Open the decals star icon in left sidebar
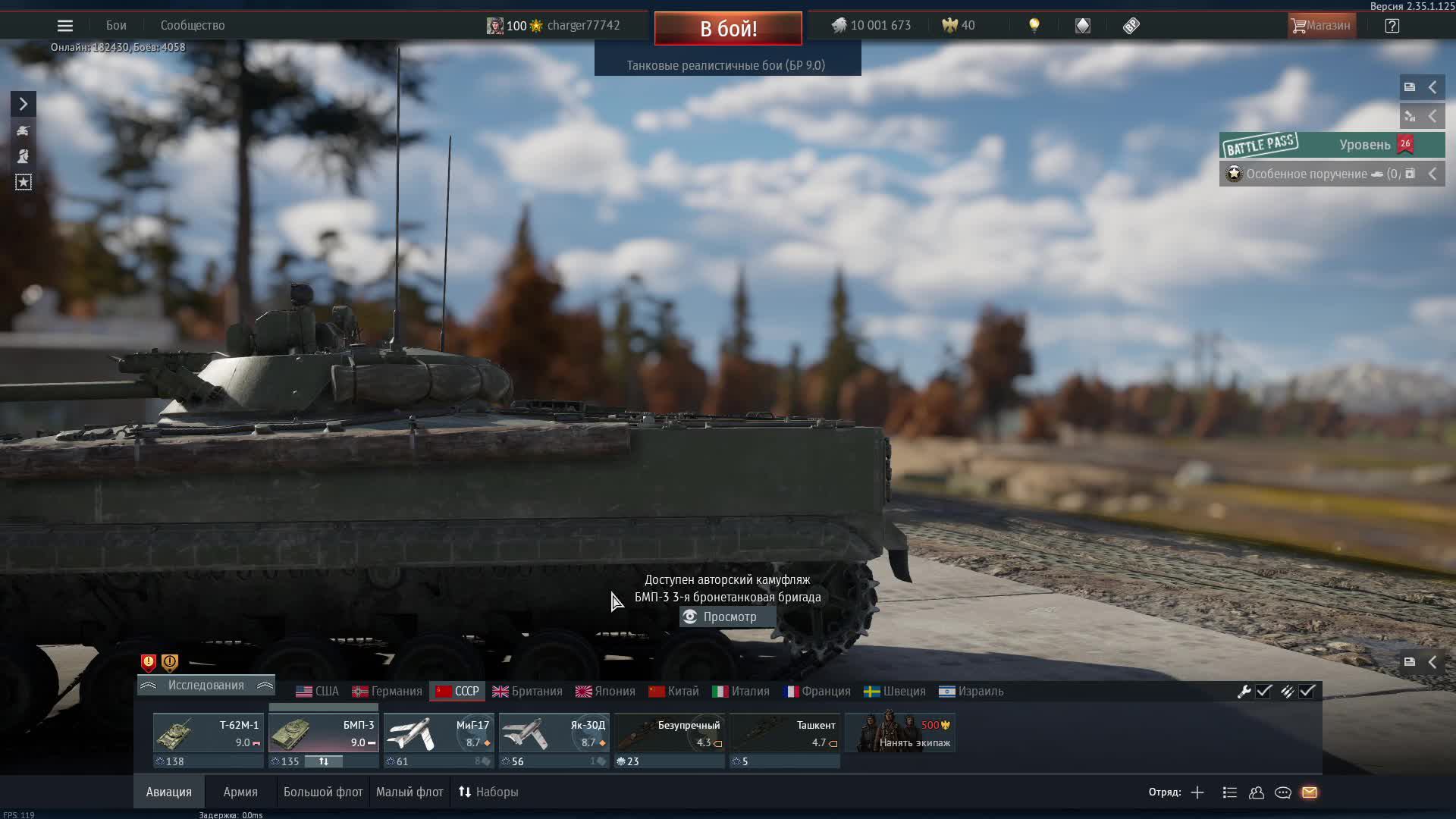 23,181
